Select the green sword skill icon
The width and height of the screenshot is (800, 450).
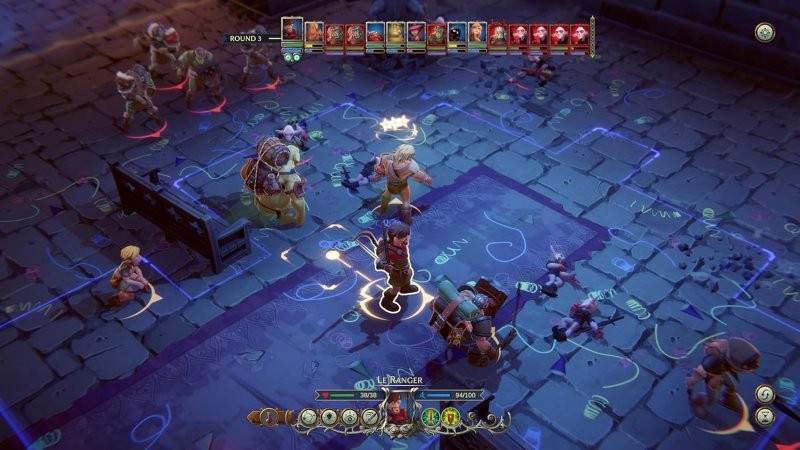pyautogui.click(x=428, y=416)
